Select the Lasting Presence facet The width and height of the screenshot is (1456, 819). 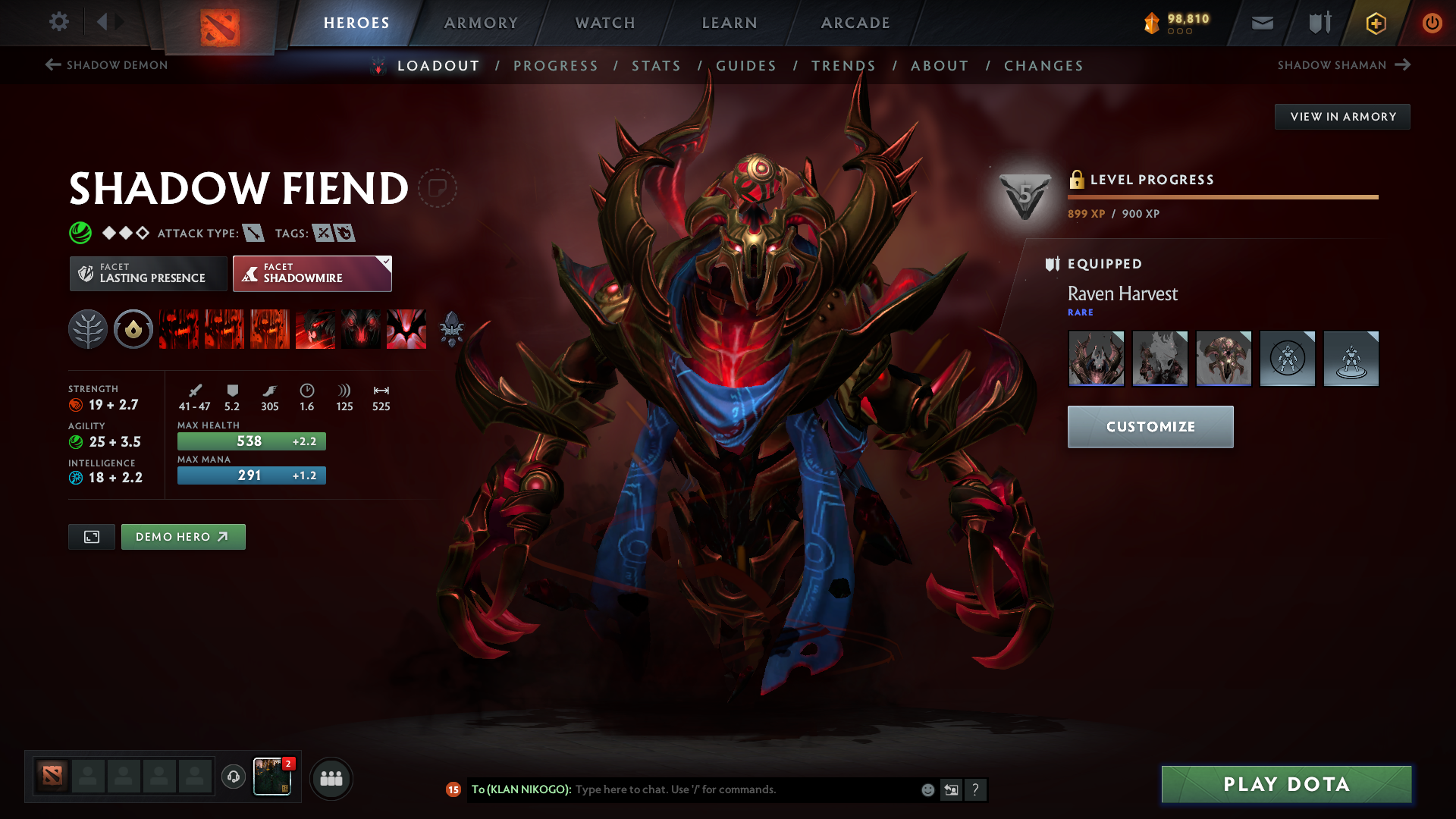coord(148,273)
